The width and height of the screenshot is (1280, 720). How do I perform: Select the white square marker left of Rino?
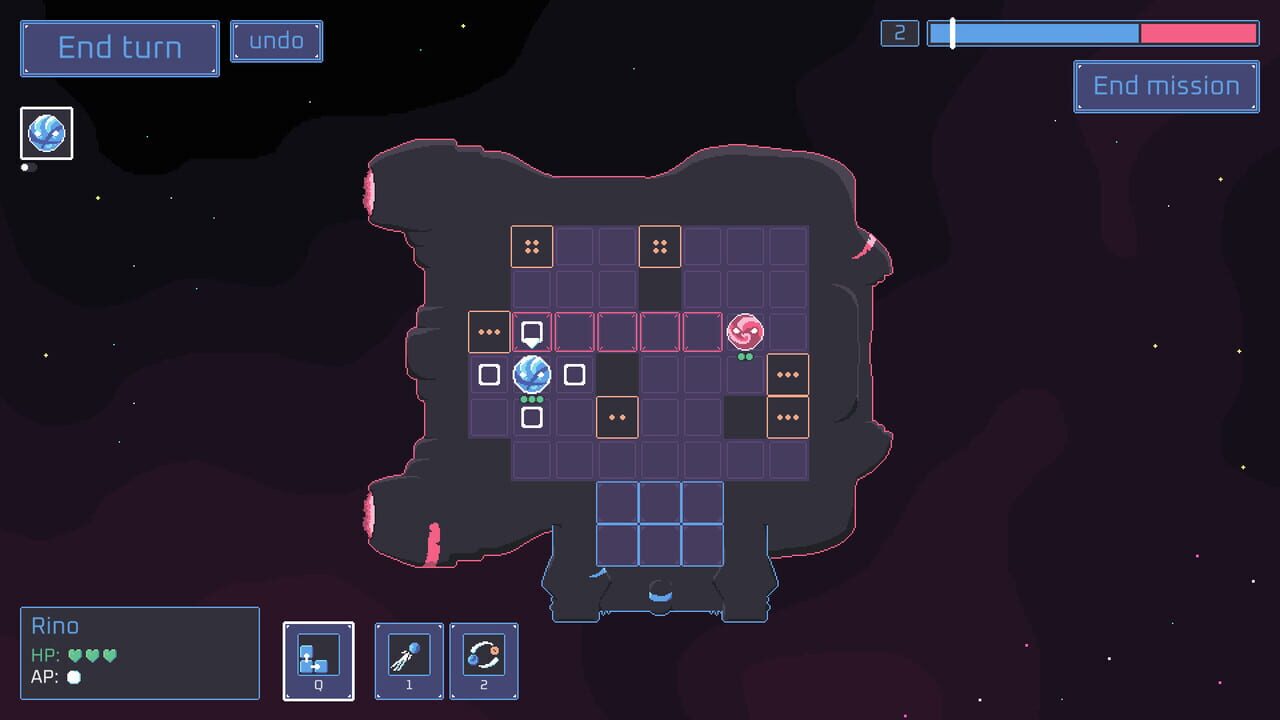489,374
